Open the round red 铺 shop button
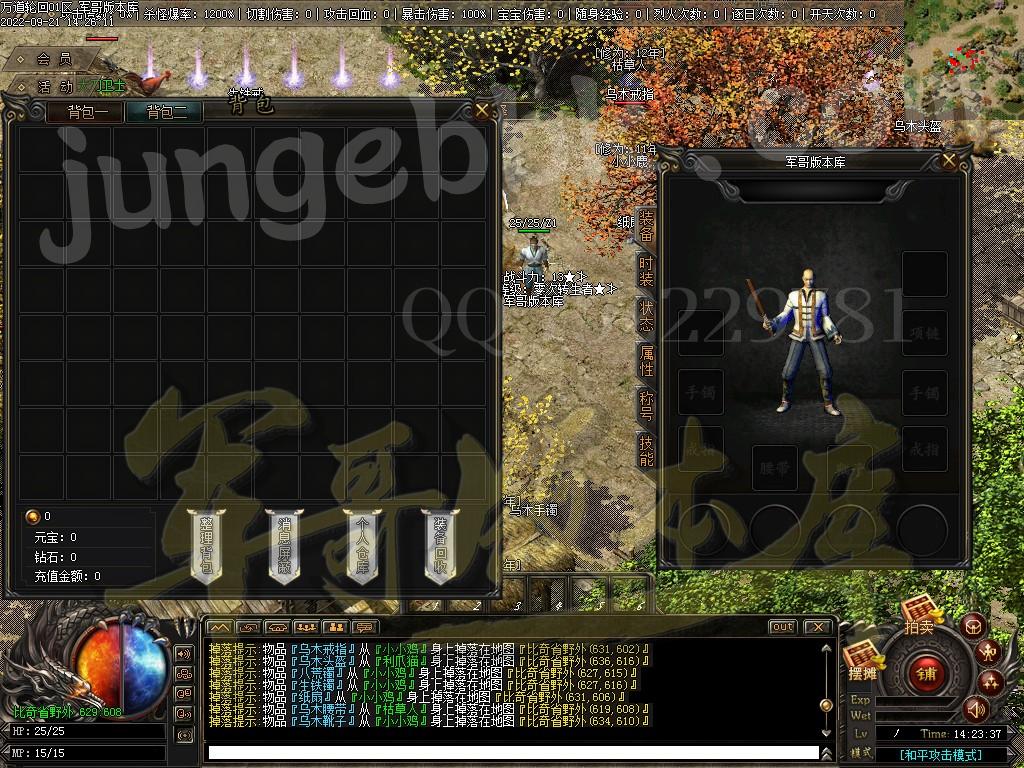This screenshot has width=1024, height=768. pyautogui.click(x=923, y=674)
